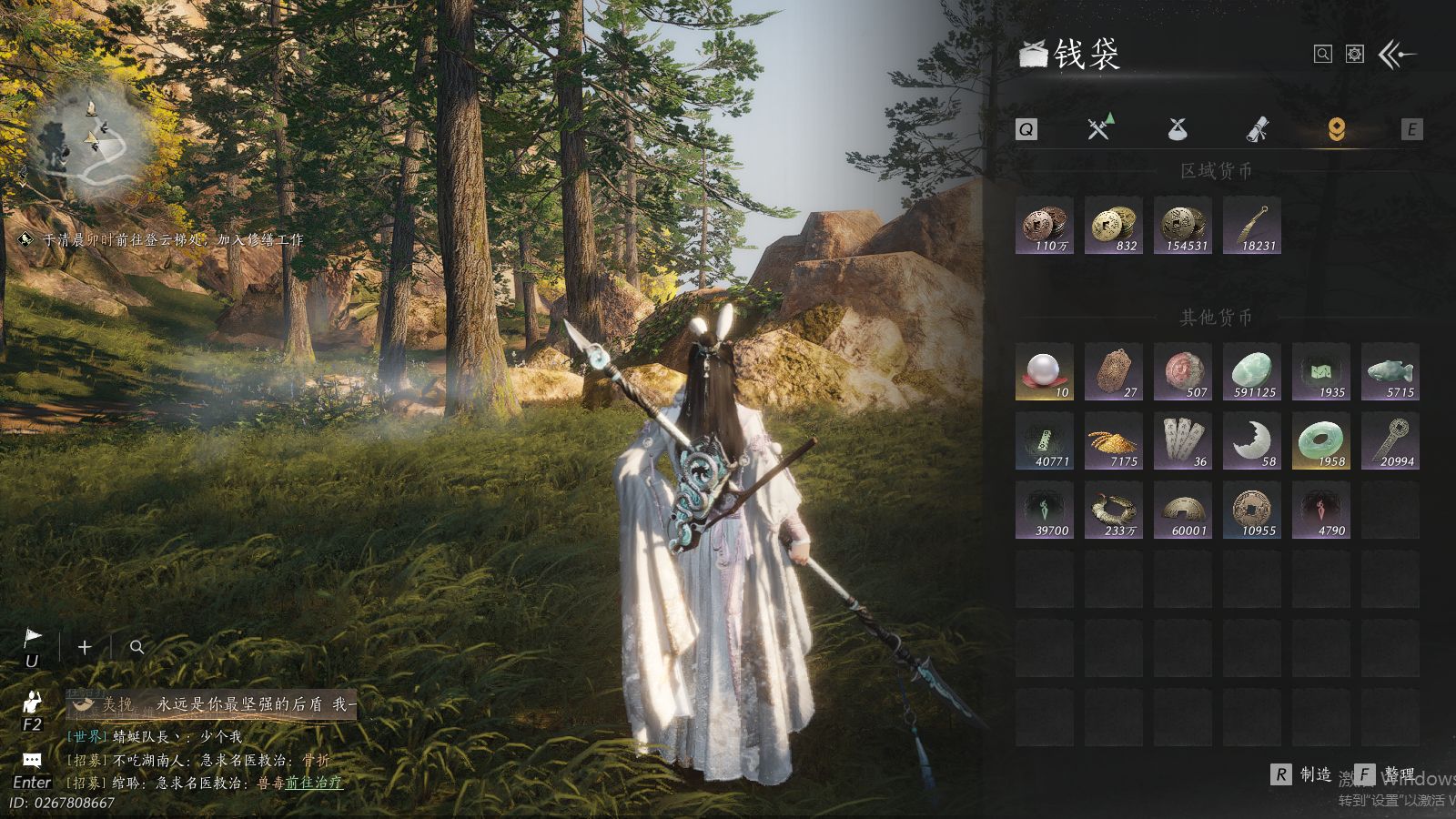
Task: Select the white pearl currency slot
Action: [x=1045, y=371]
